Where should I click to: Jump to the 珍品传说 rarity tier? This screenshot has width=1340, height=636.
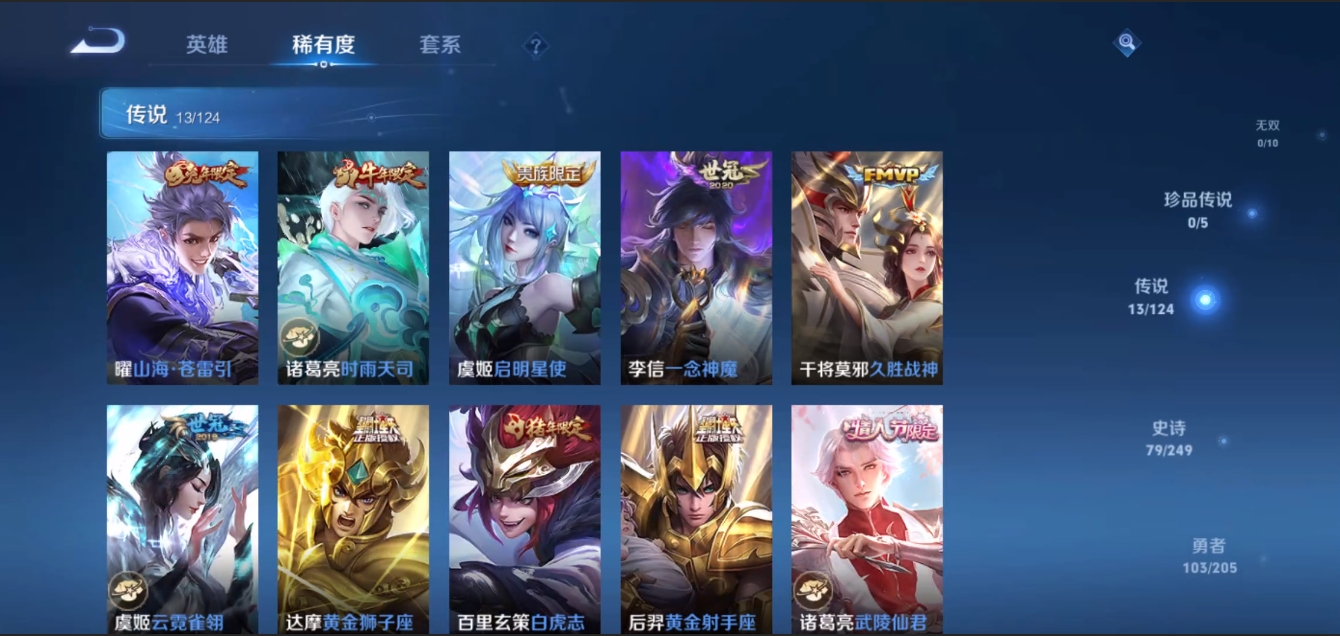tap(1198, 209)
